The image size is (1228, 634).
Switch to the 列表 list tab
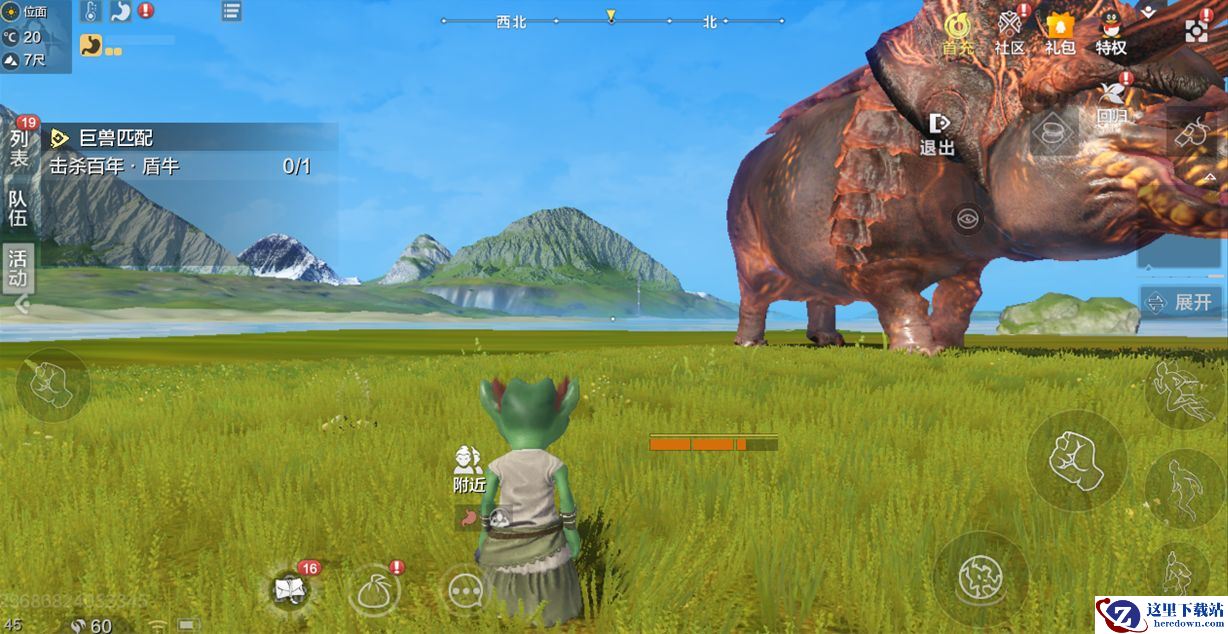(x=19, y=149)
